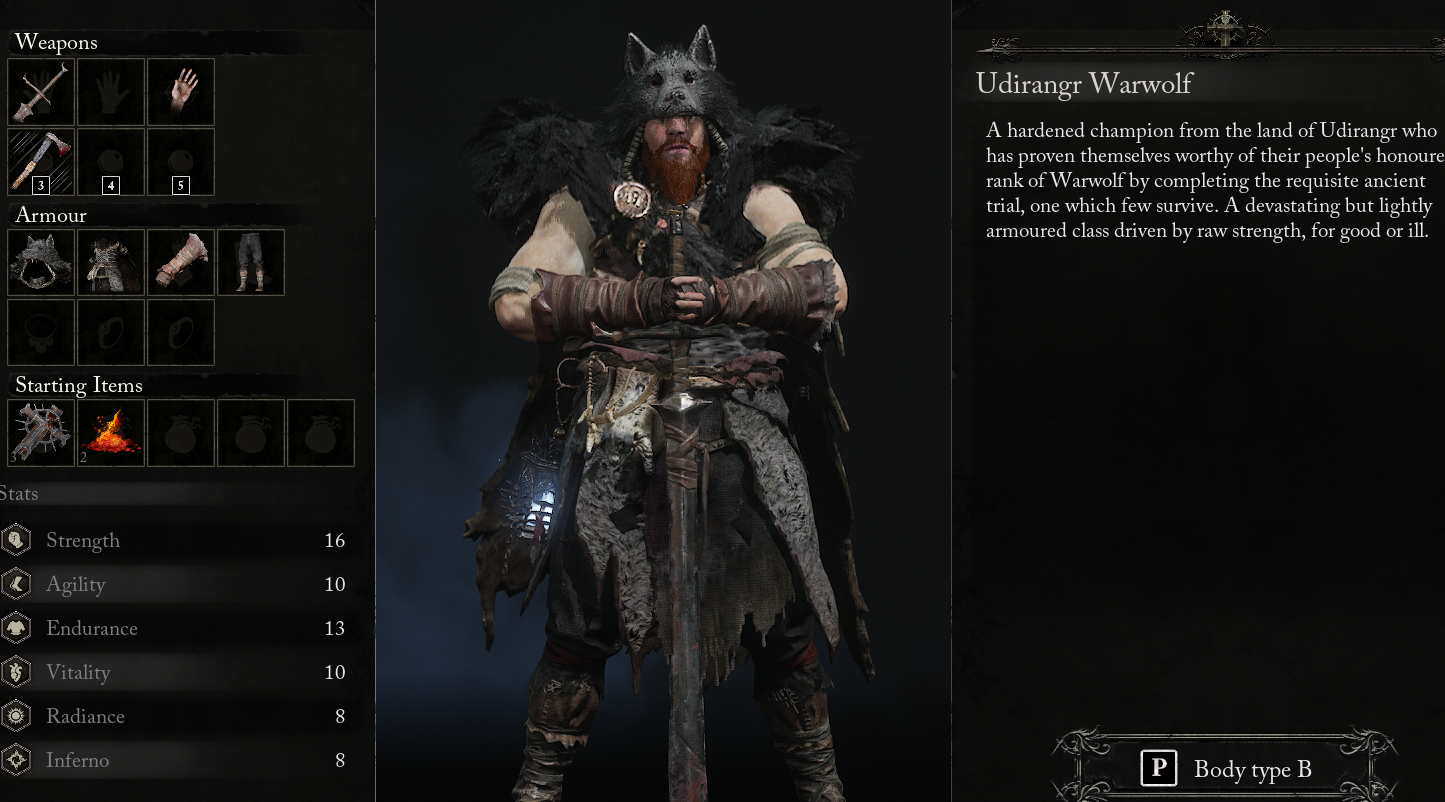Click the empty off-hand weapon slot
This screenshot has width=1445, height=802.
(x=110, y=91)
